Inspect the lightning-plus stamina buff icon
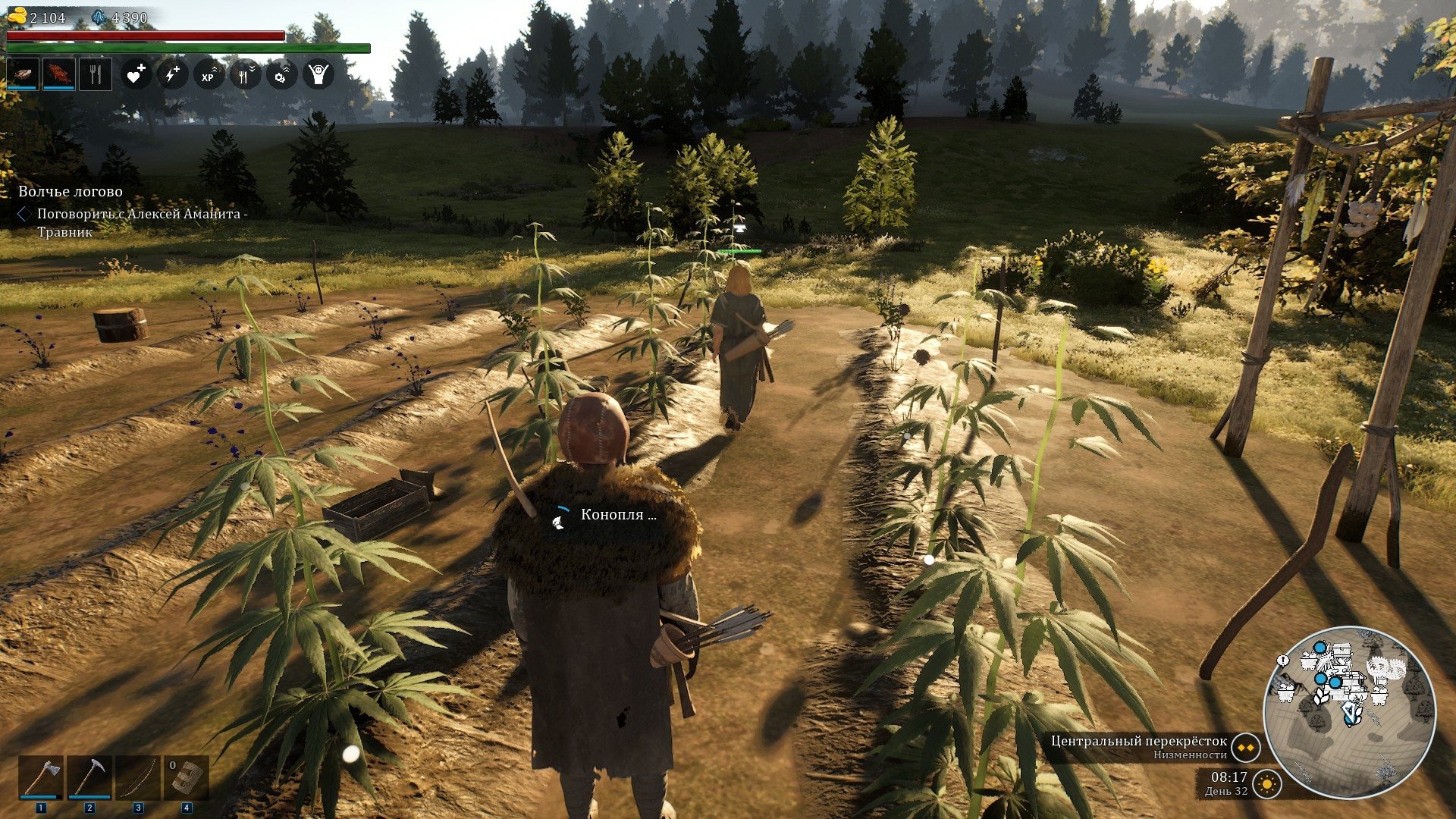Image resolution: width=1456 pixels, height=819 pixels. pos(172,74)
